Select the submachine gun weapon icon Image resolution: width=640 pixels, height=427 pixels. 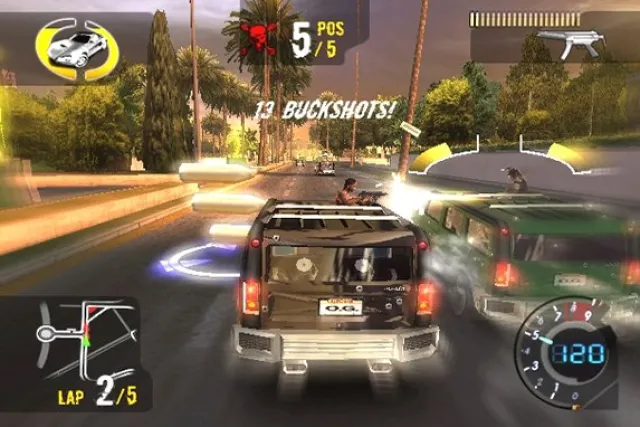coord(560,44)
